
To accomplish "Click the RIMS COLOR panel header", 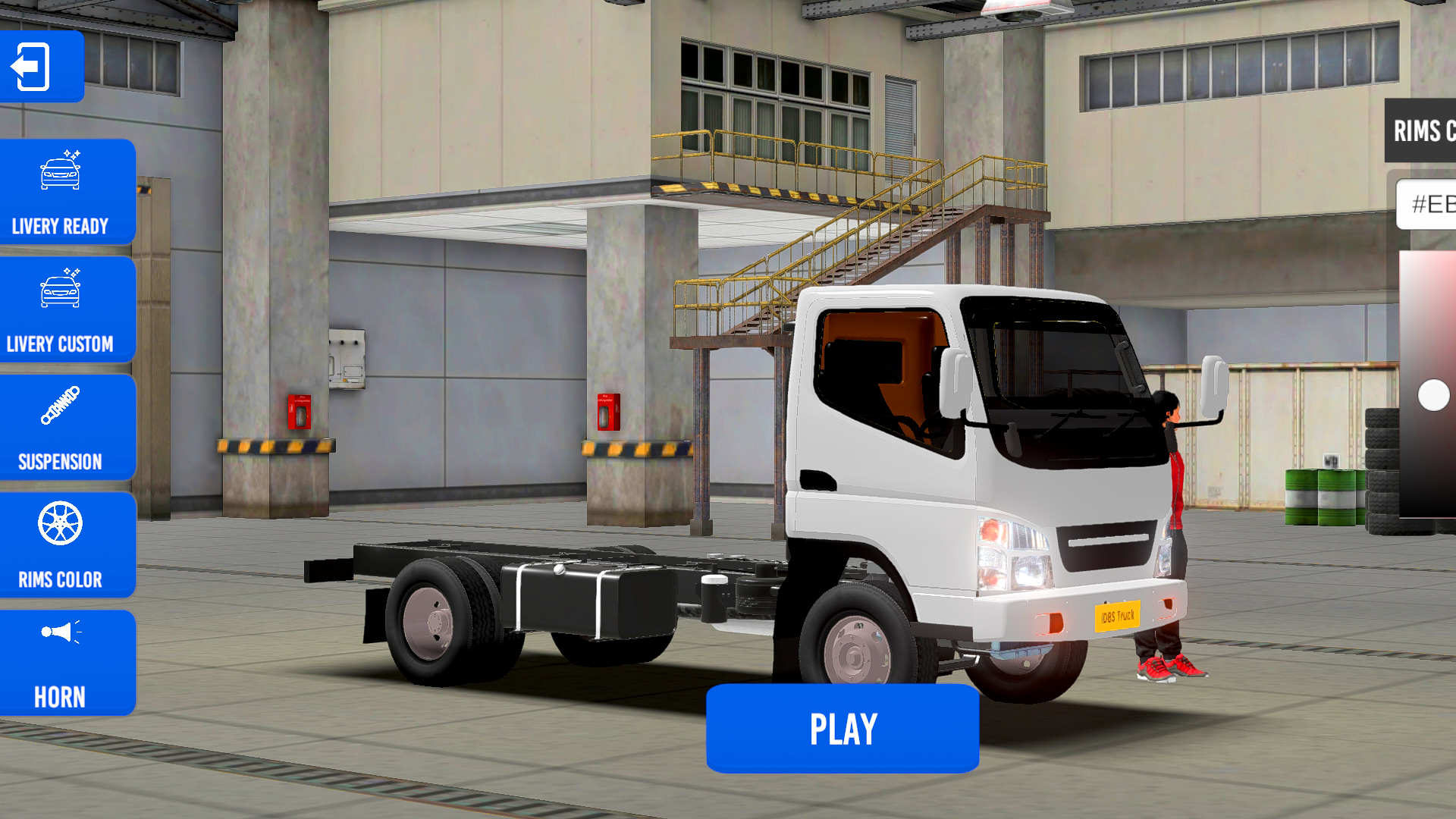I will coord(1424,131).
